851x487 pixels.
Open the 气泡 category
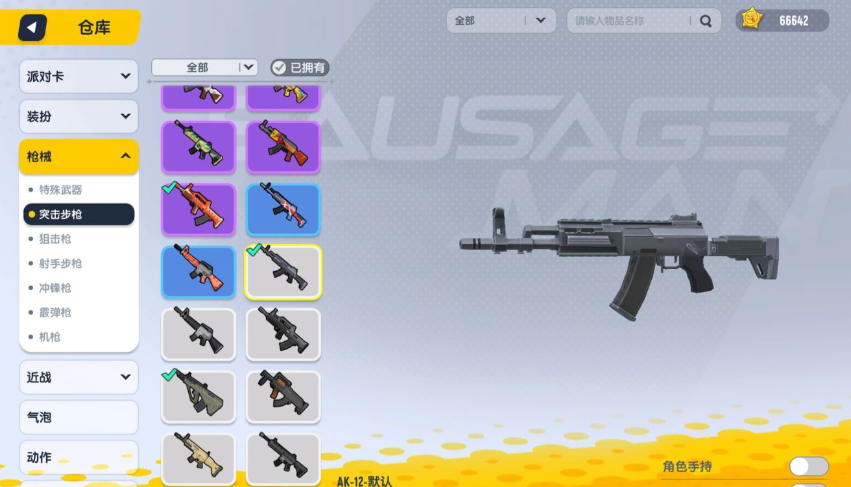[78, 417]
